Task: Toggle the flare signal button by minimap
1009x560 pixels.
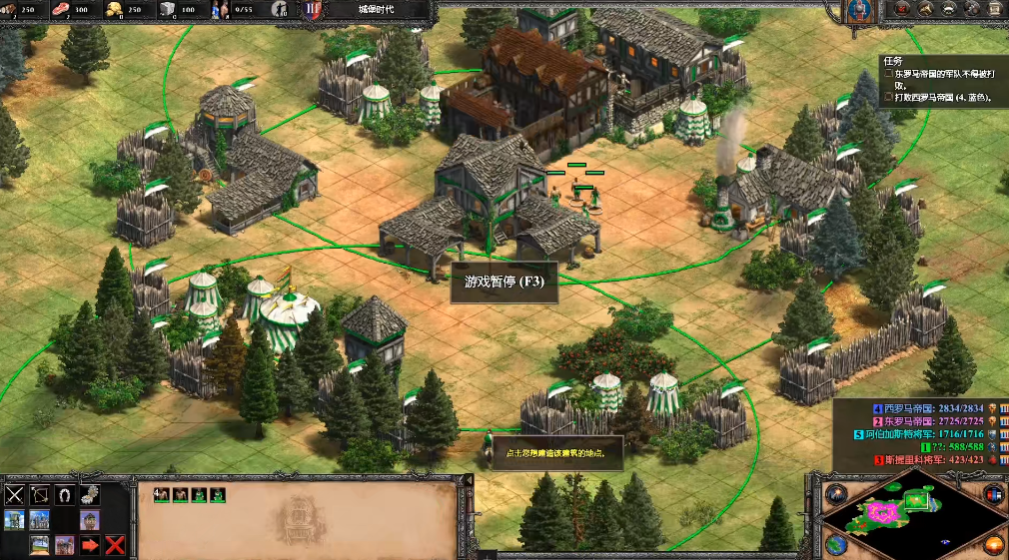Action: (x=835, y=493)
